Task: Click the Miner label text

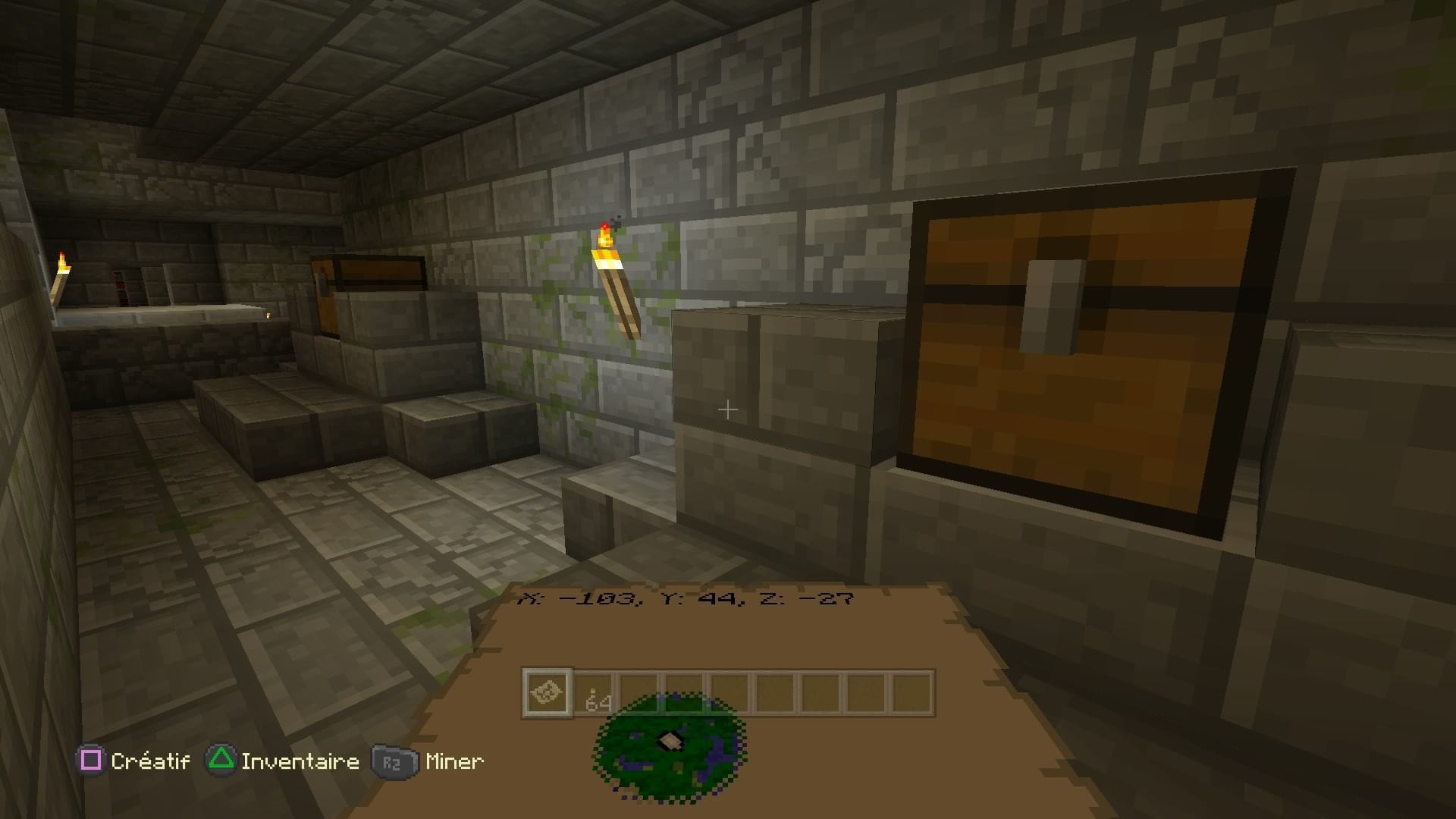Action: (x=453, y=761)
